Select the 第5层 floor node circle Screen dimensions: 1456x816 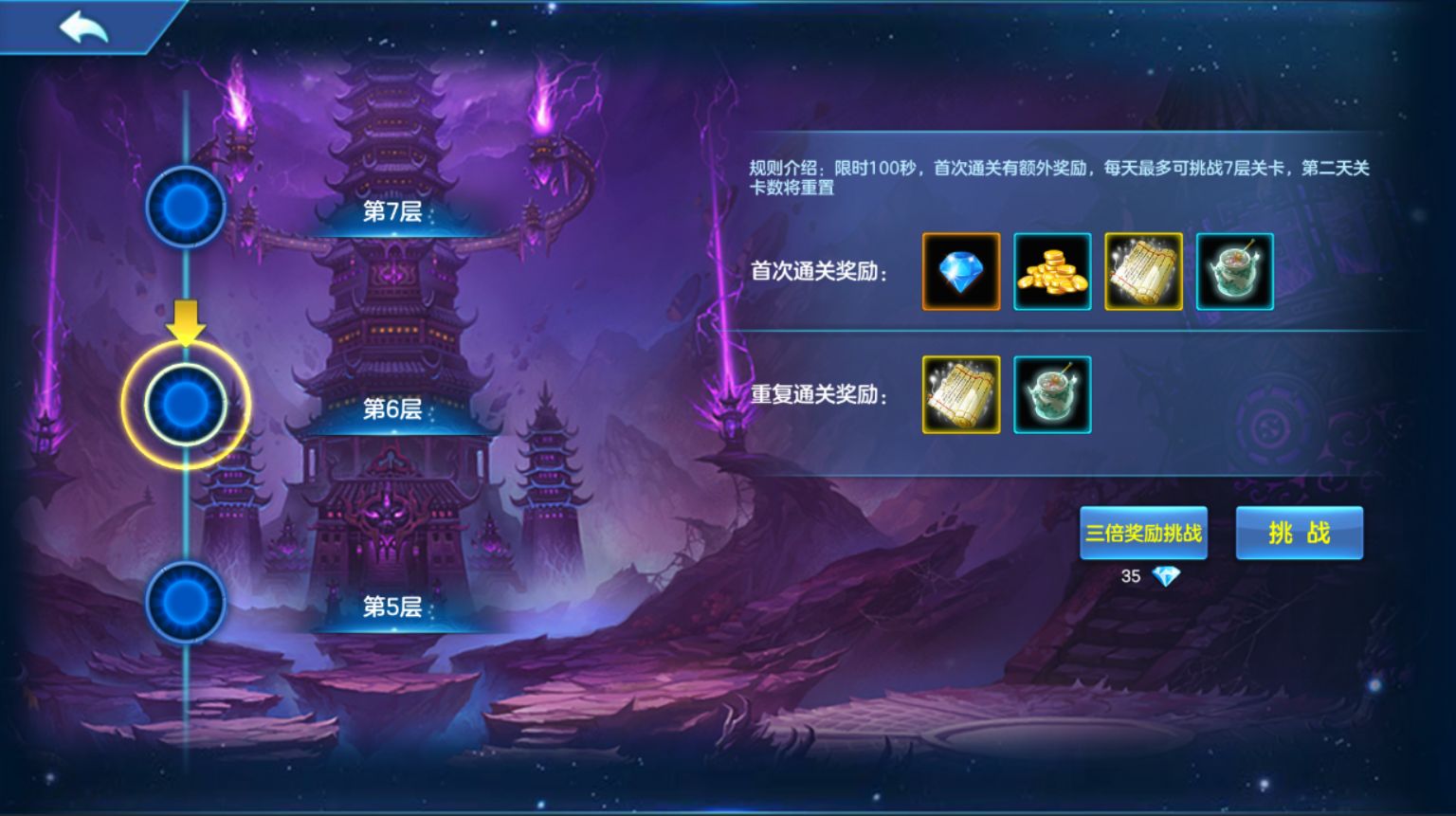coord(186,600)
